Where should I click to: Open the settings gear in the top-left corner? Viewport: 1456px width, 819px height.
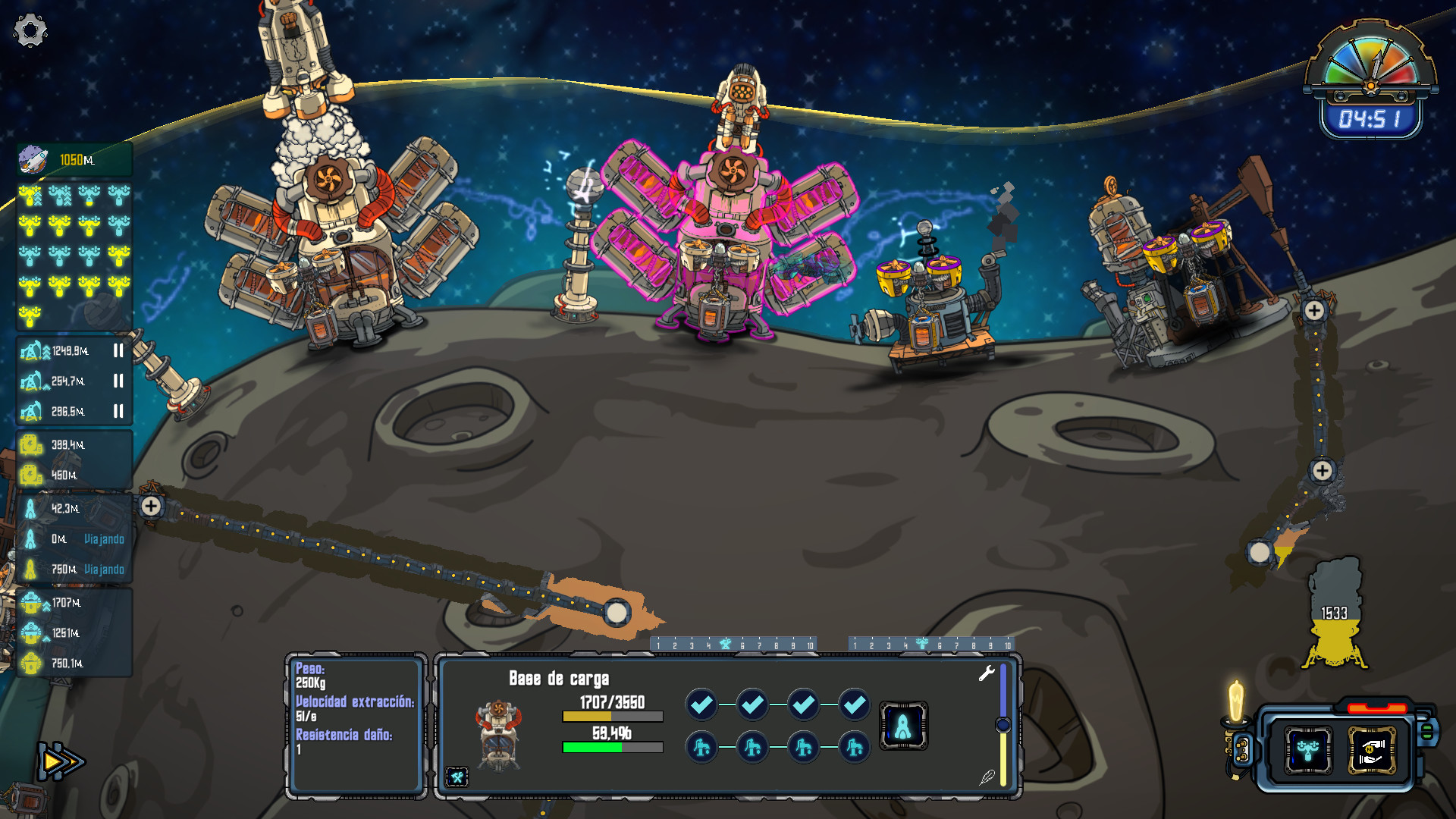coord(29,29)
